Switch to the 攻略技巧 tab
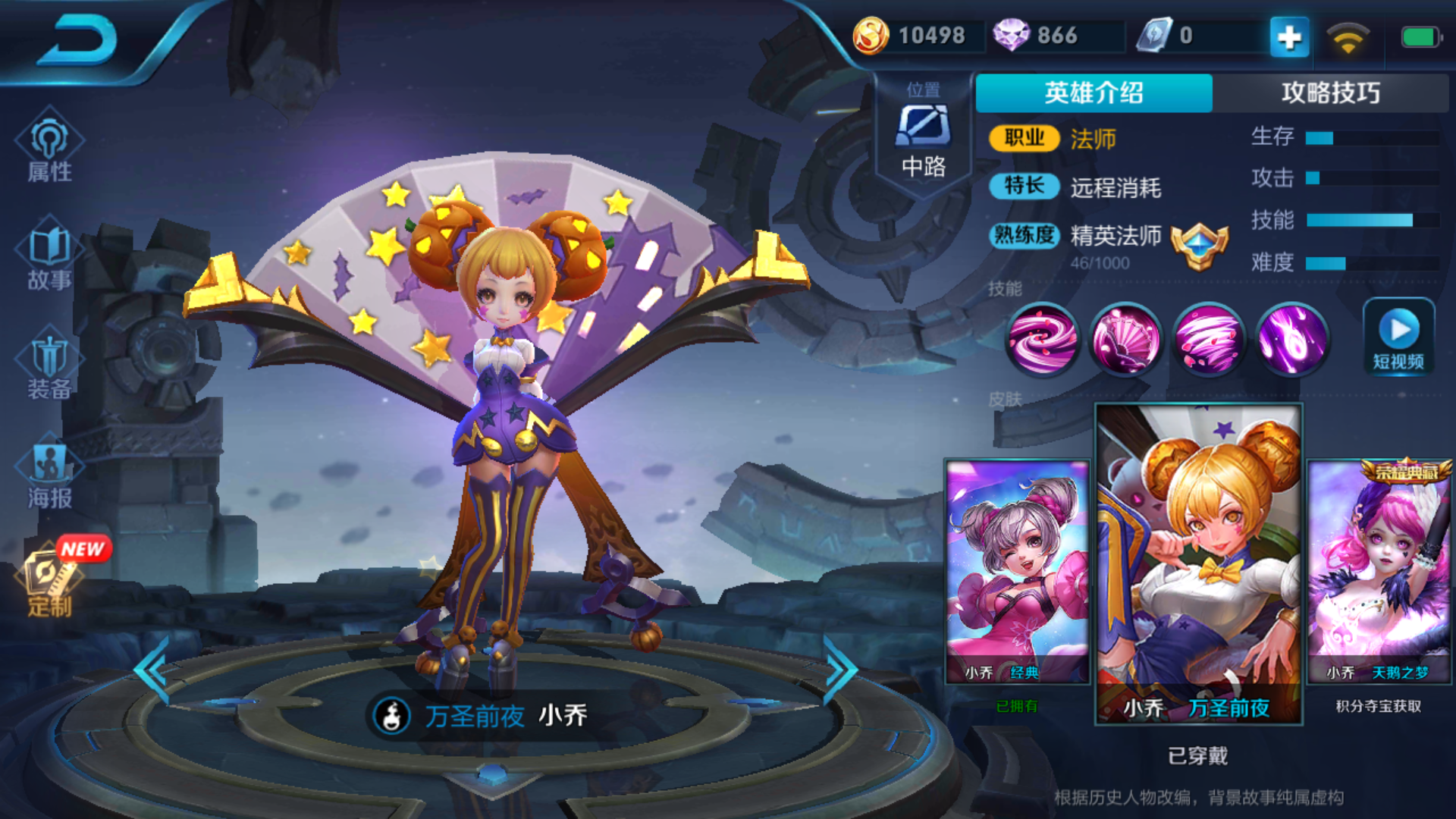The width and height of the screenshot is (1456, 819). [x=1330, y=93]
